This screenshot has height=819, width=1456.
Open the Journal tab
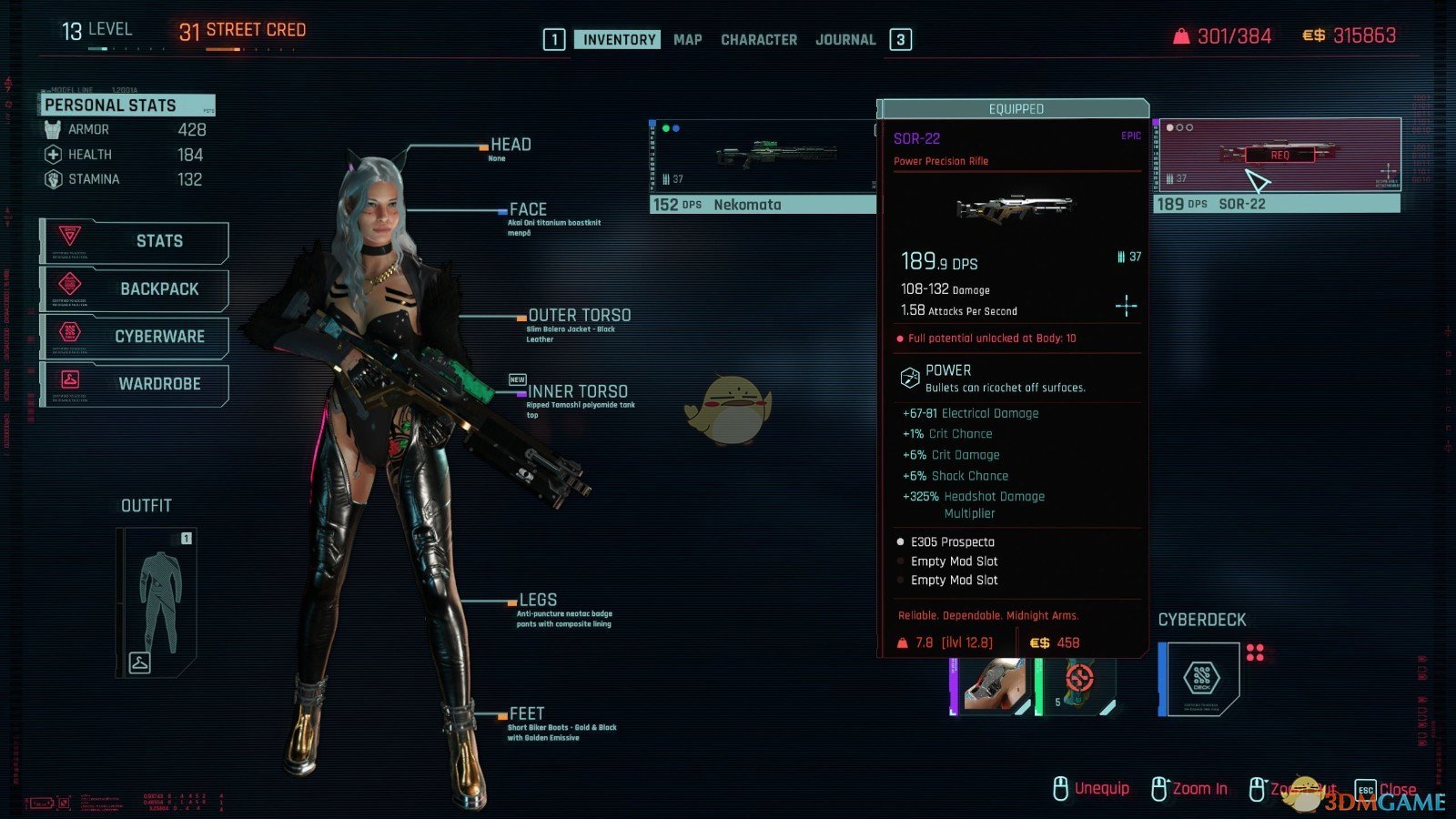click(x=844, y=39)
